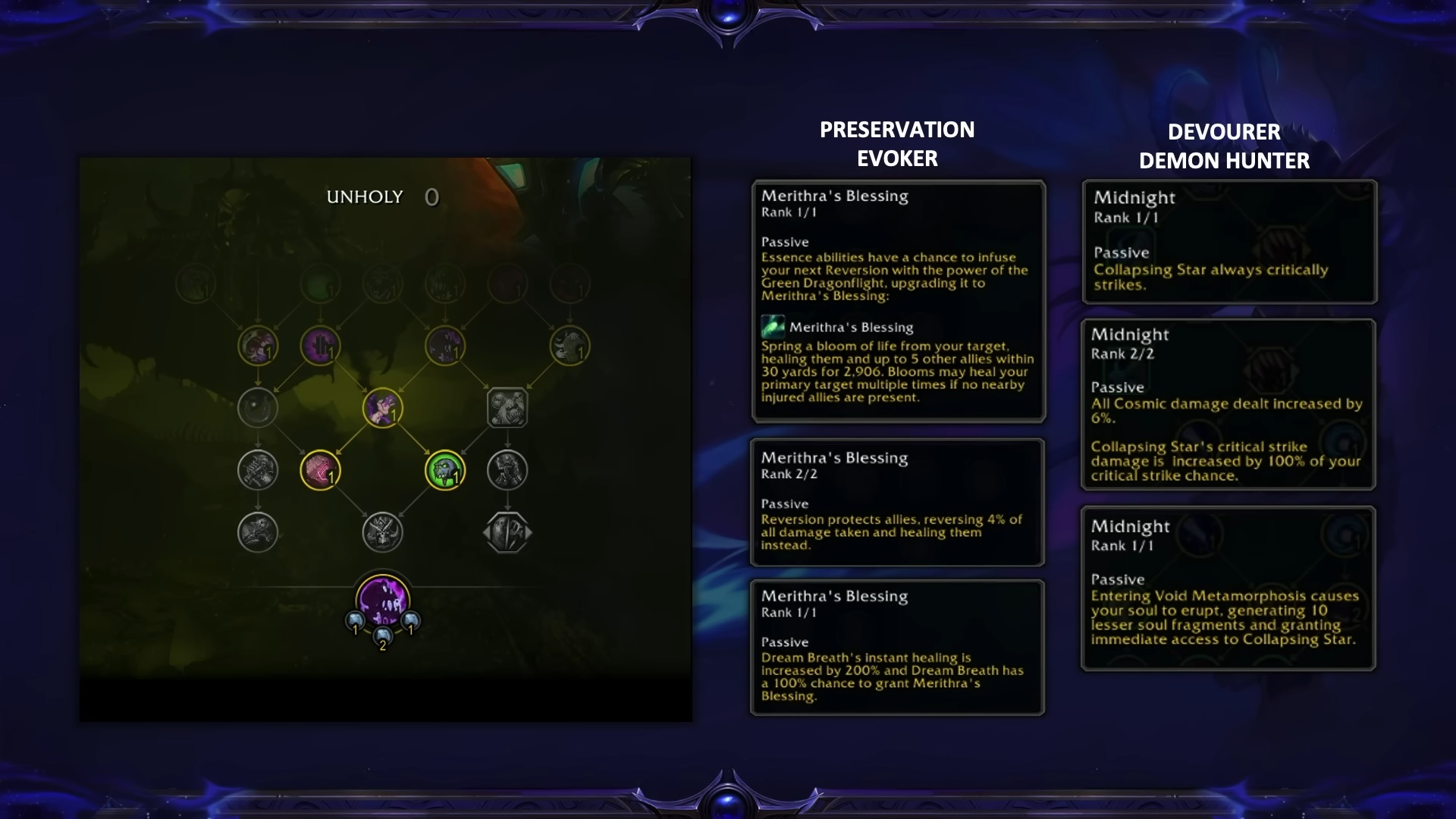Select the green-glowing talent node below the square node
The width and height of the screenshot is (1456, 819).
click(446, 470)
